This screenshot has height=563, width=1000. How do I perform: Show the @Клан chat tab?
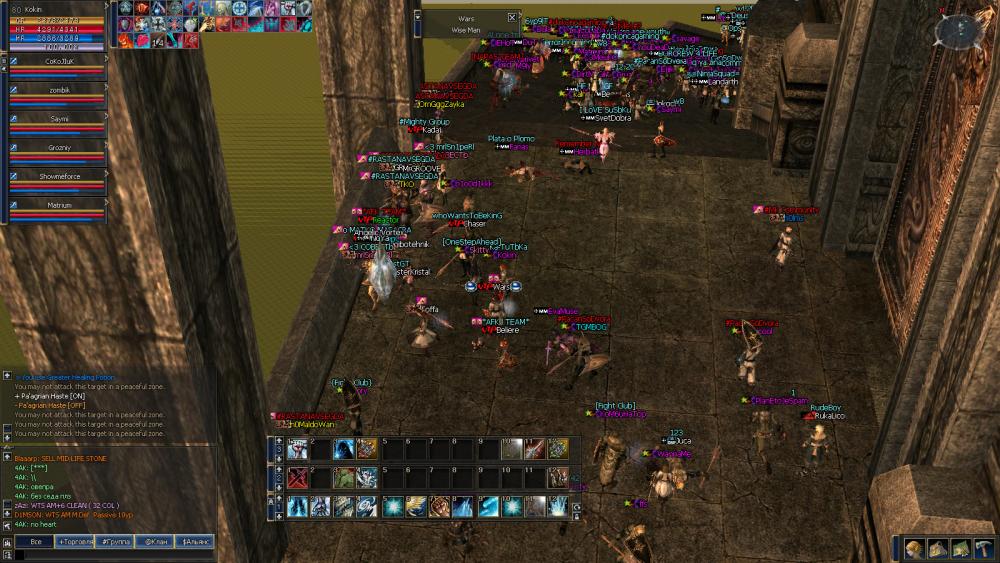(155, 541)
